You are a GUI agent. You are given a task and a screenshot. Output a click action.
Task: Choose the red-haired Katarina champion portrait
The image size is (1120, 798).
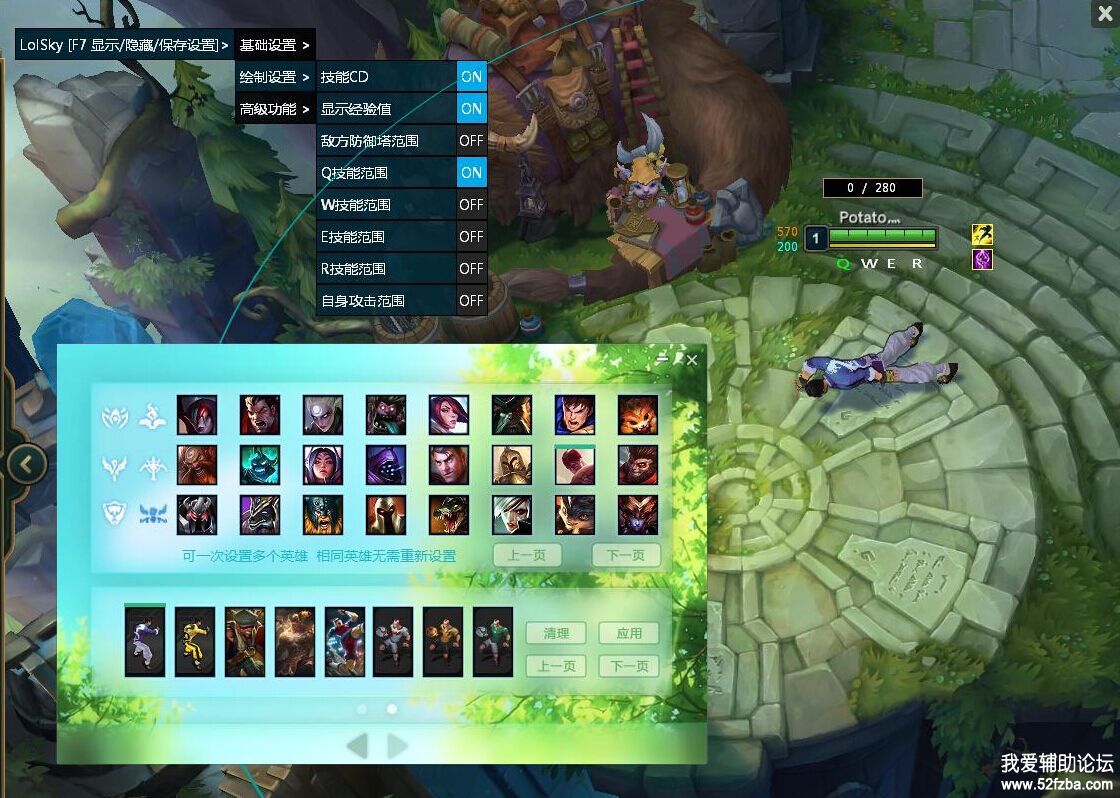(x=449, y=415)
